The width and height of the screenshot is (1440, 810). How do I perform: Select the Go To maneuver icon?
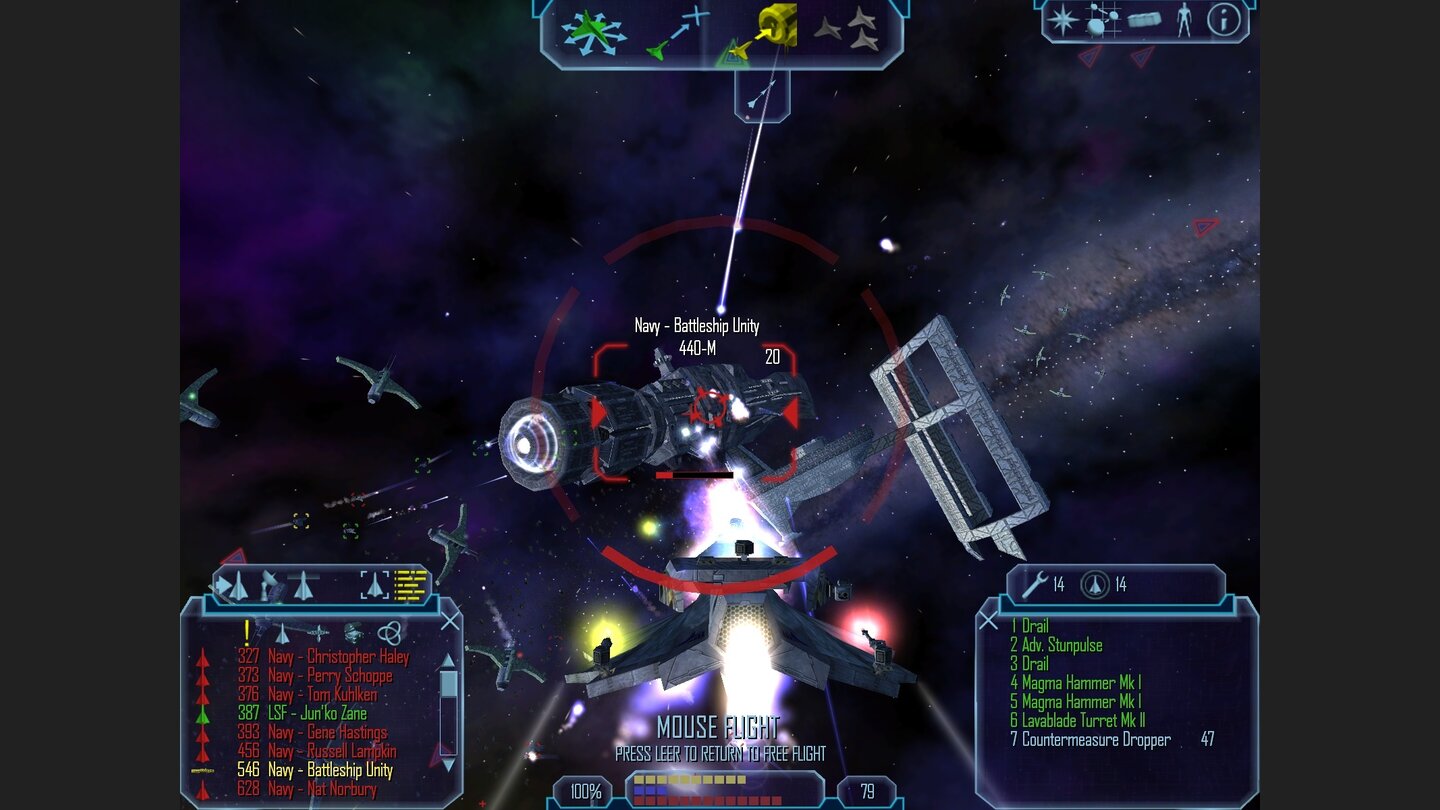click(x=677, y=31)
